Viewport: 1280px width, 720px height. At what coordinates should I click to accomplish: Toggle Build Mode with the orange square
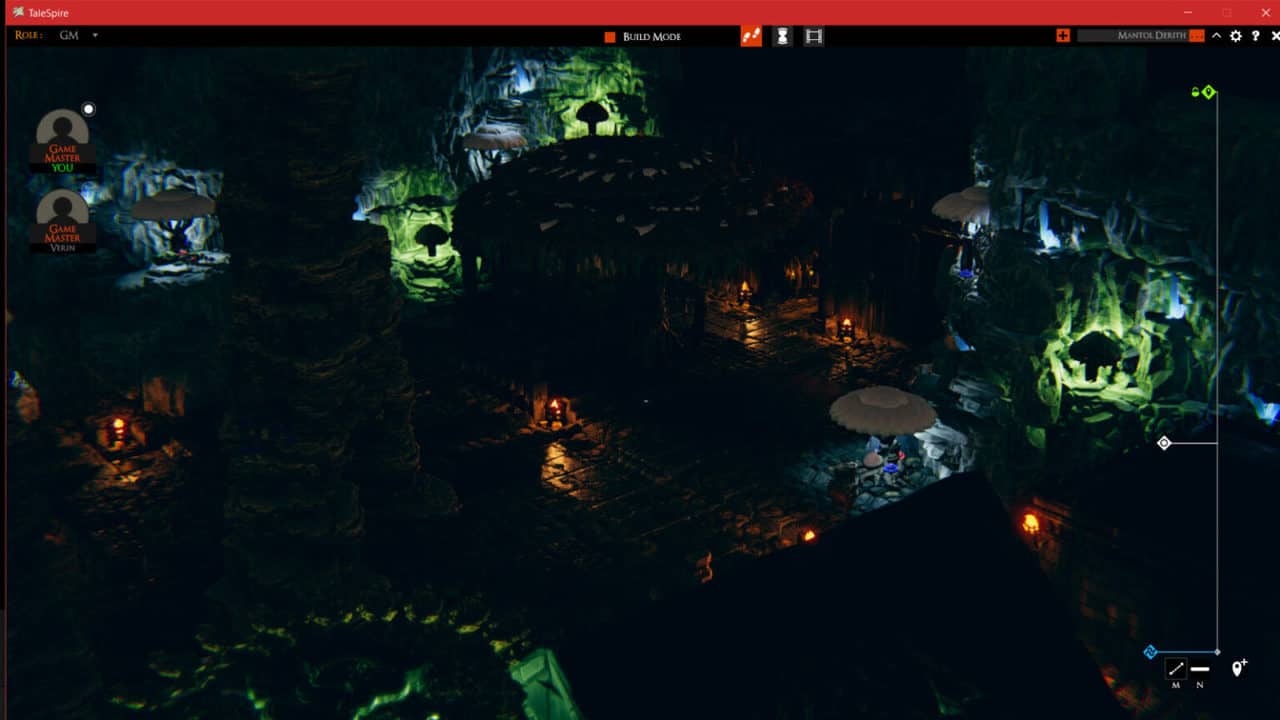coord(610,36)
